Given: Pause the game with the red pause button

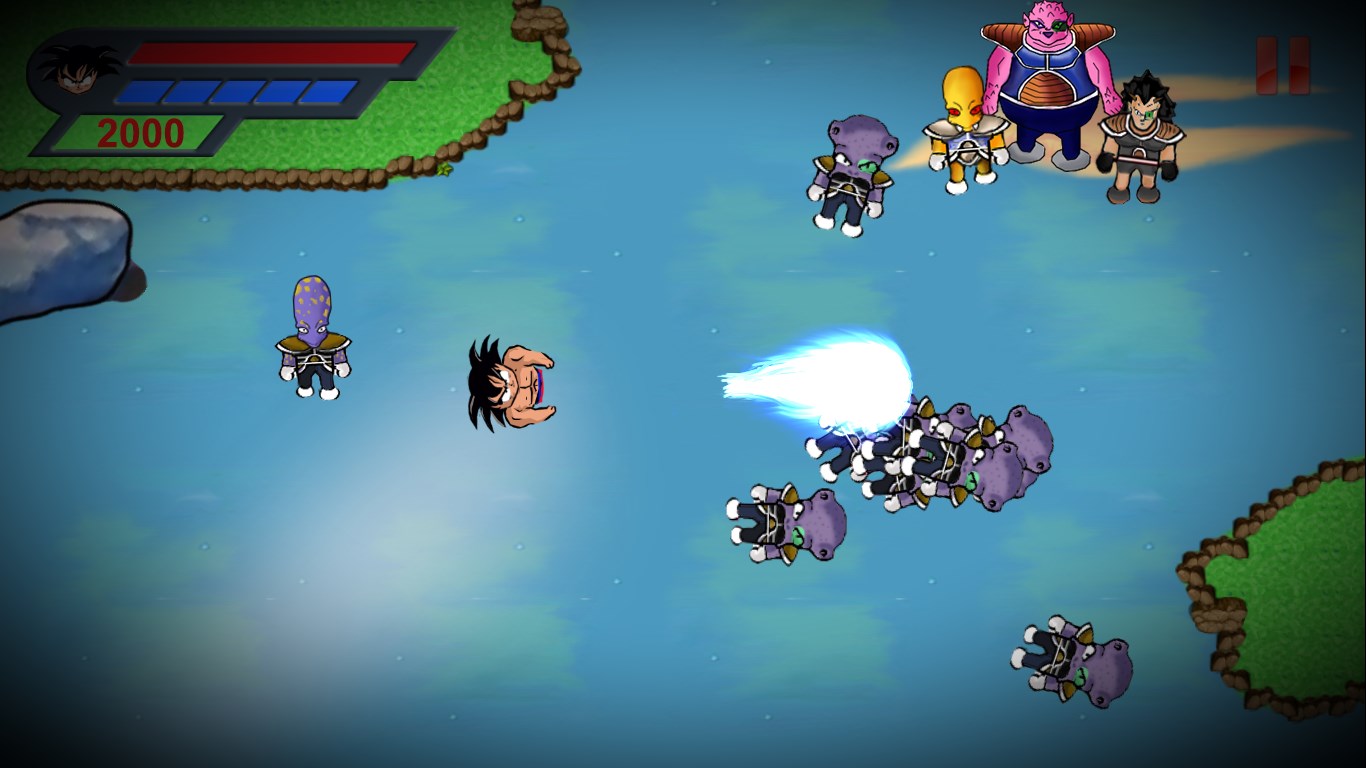Looking at the screenshot, I should [1282, 66].
